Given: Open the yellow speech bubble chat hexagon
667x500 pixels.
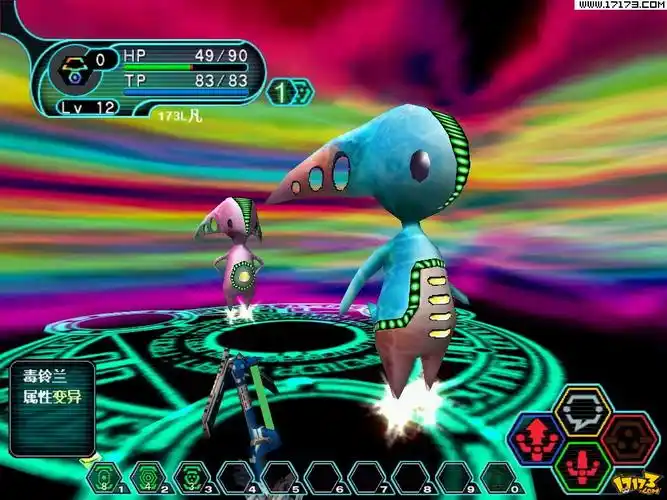Looking at the screenshot, I should click(581, 411).
